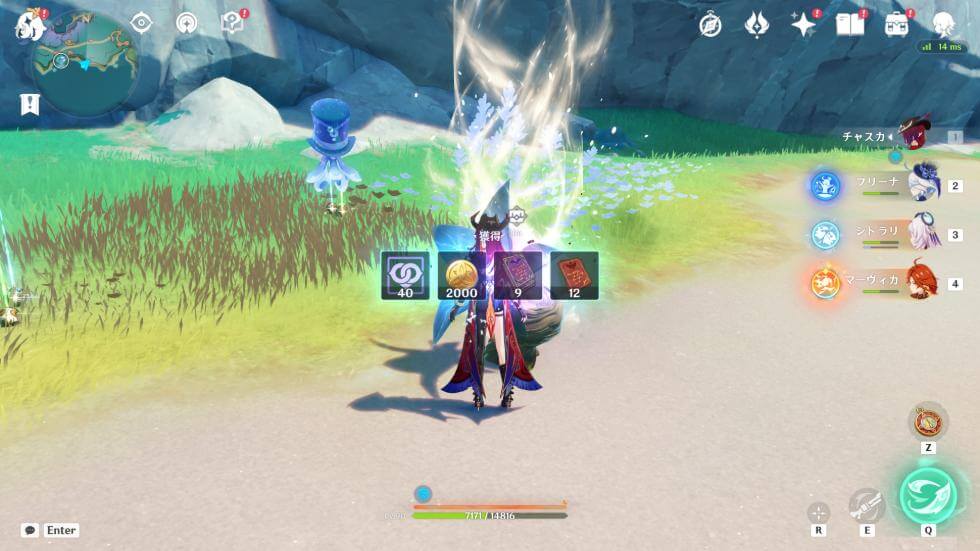
Task: Activate the glowing green Elemental Burst
Action: pyautogui.click(x=928, y=495)
